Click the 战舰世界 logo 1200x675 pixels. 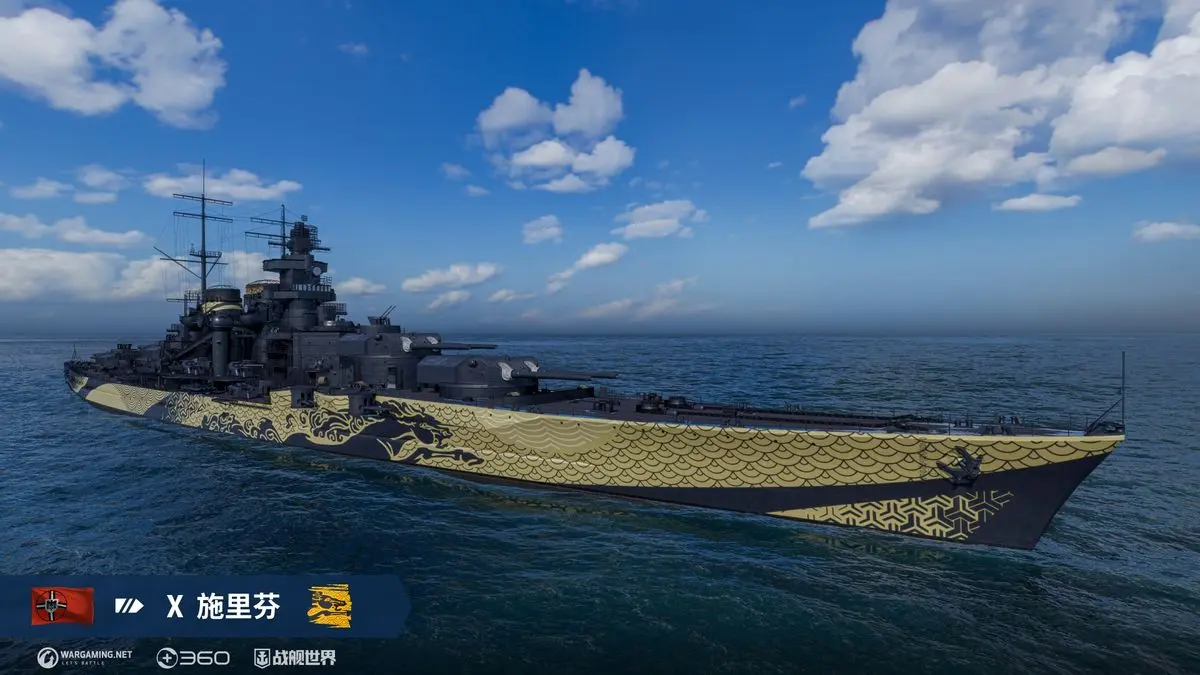[x=294, y=657]
